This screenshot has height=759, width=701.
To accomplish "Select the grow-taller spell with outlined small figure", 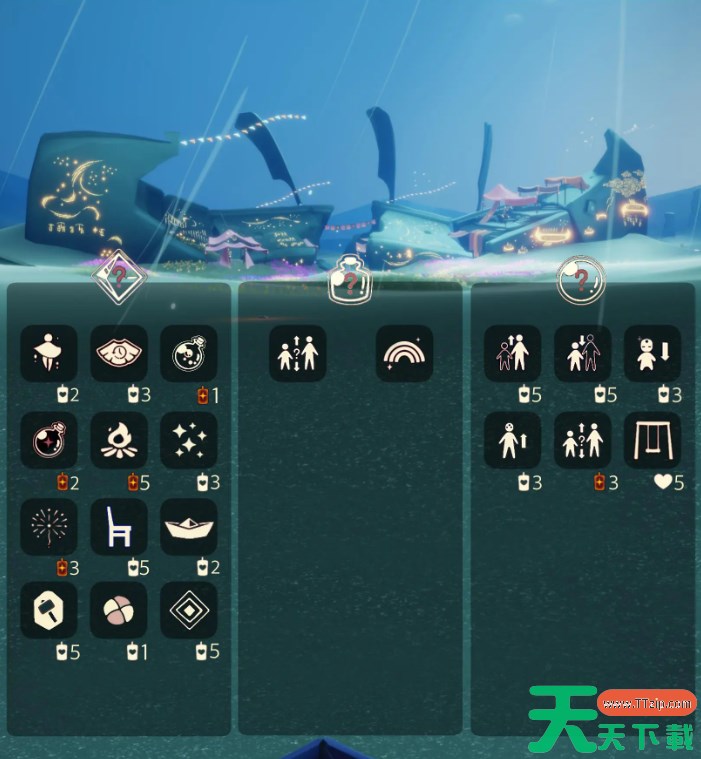I will (512, 354).
